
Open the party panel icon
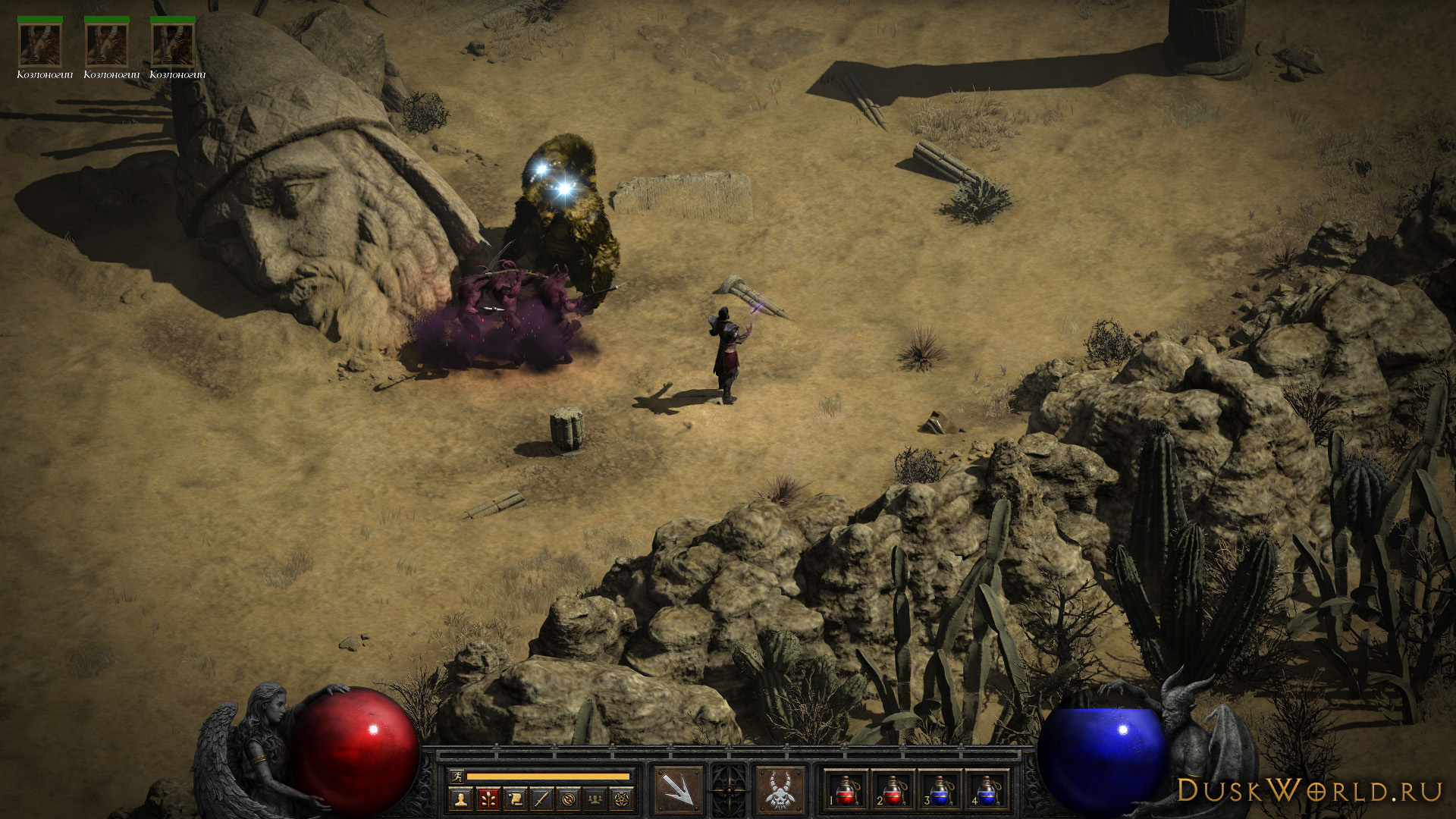click(x=596, y=798)
